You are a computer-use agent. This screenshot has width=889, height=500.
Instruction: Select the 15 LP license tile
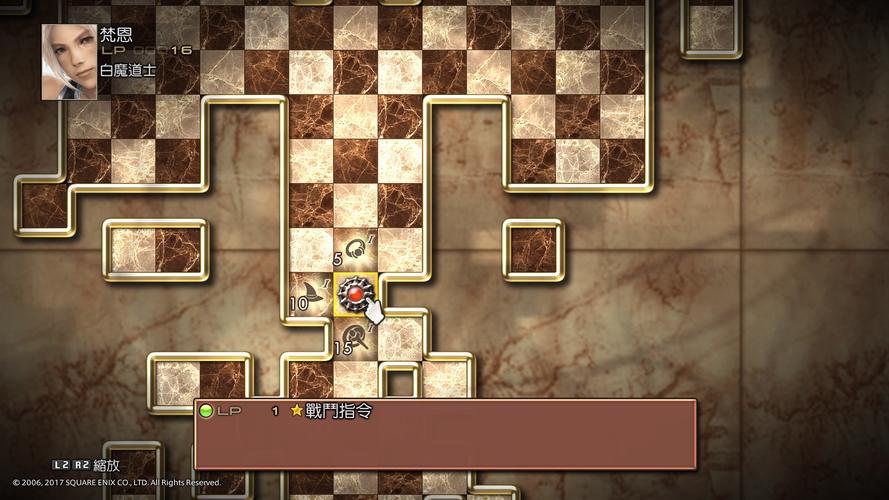point(355,337)
